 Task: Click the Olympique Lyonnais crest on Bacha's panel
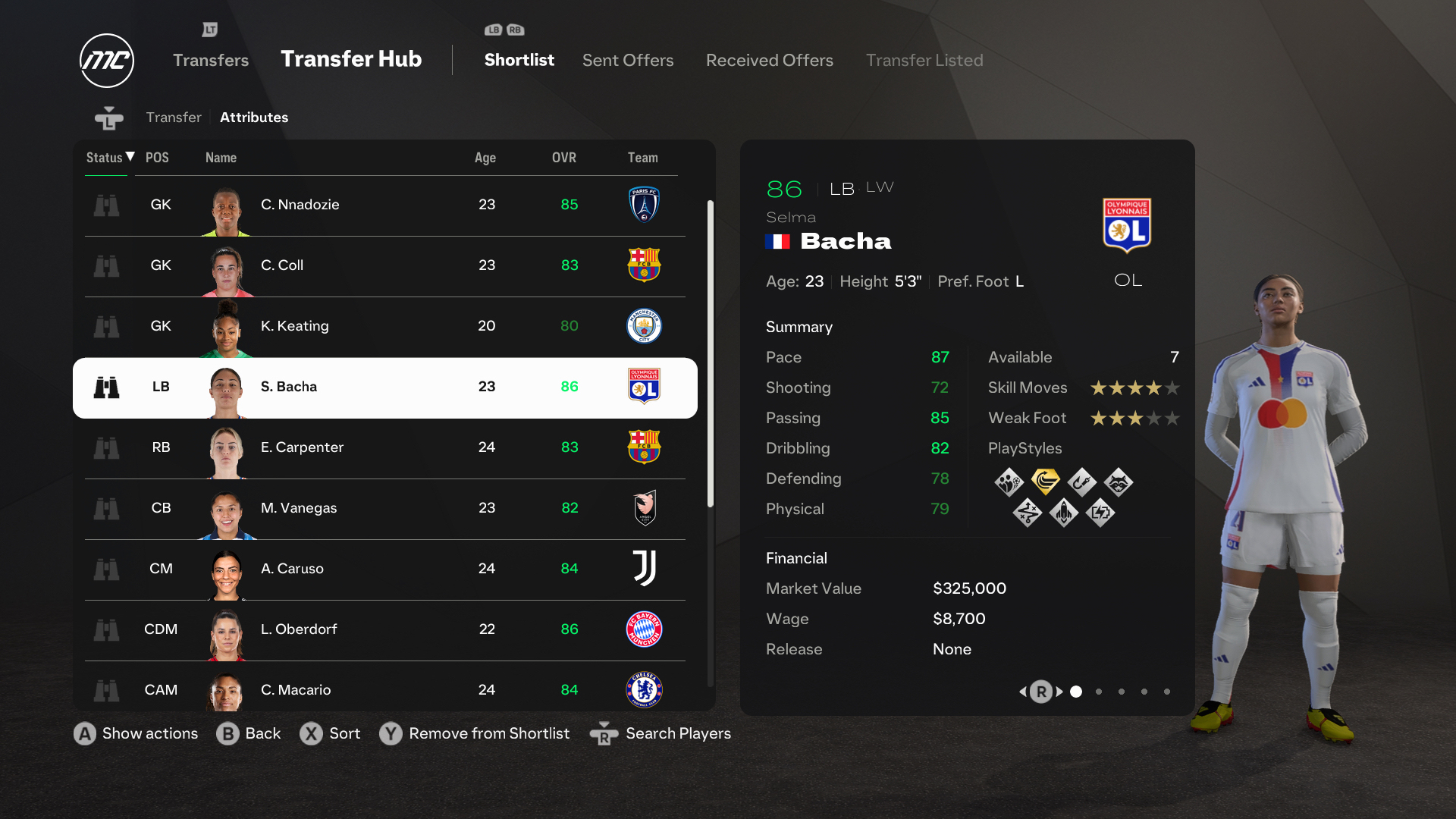coord(1128,226)
